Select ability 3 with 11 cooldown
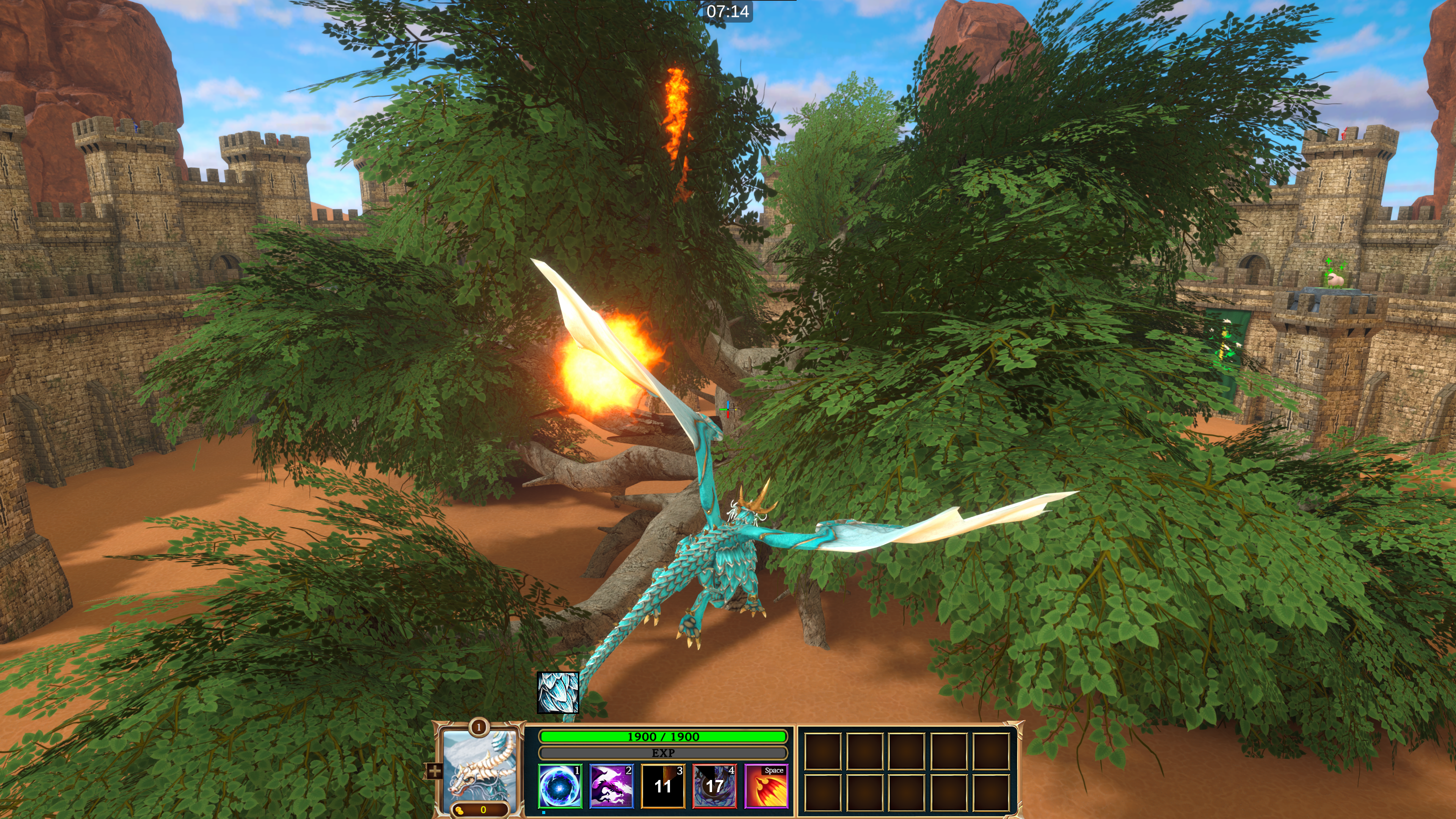The height and width of the screenshot is (819, 1456). click(x=662, y=786)
